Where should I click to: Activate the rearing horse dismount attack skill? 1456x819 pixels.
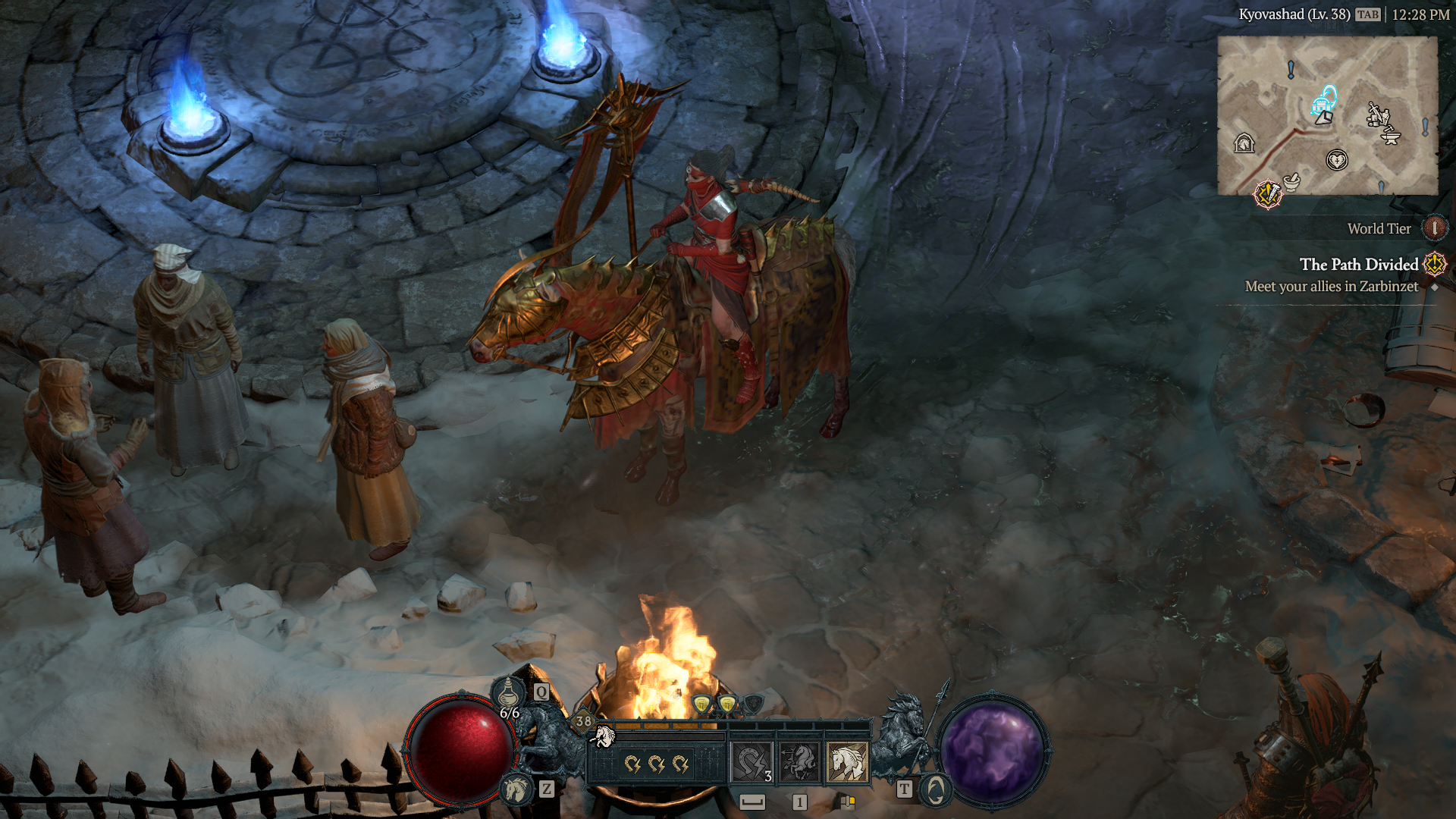coord(799,762)
